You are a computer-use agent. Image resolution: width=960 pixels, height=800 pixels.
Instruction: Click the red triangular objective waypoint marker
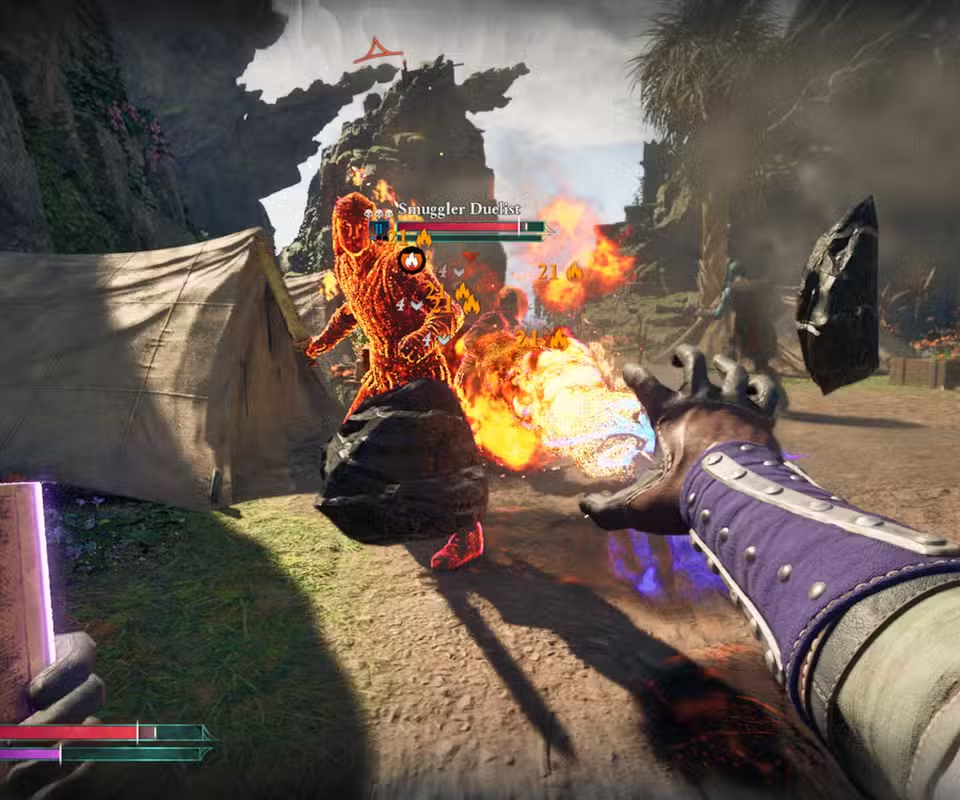pos(377,50)
